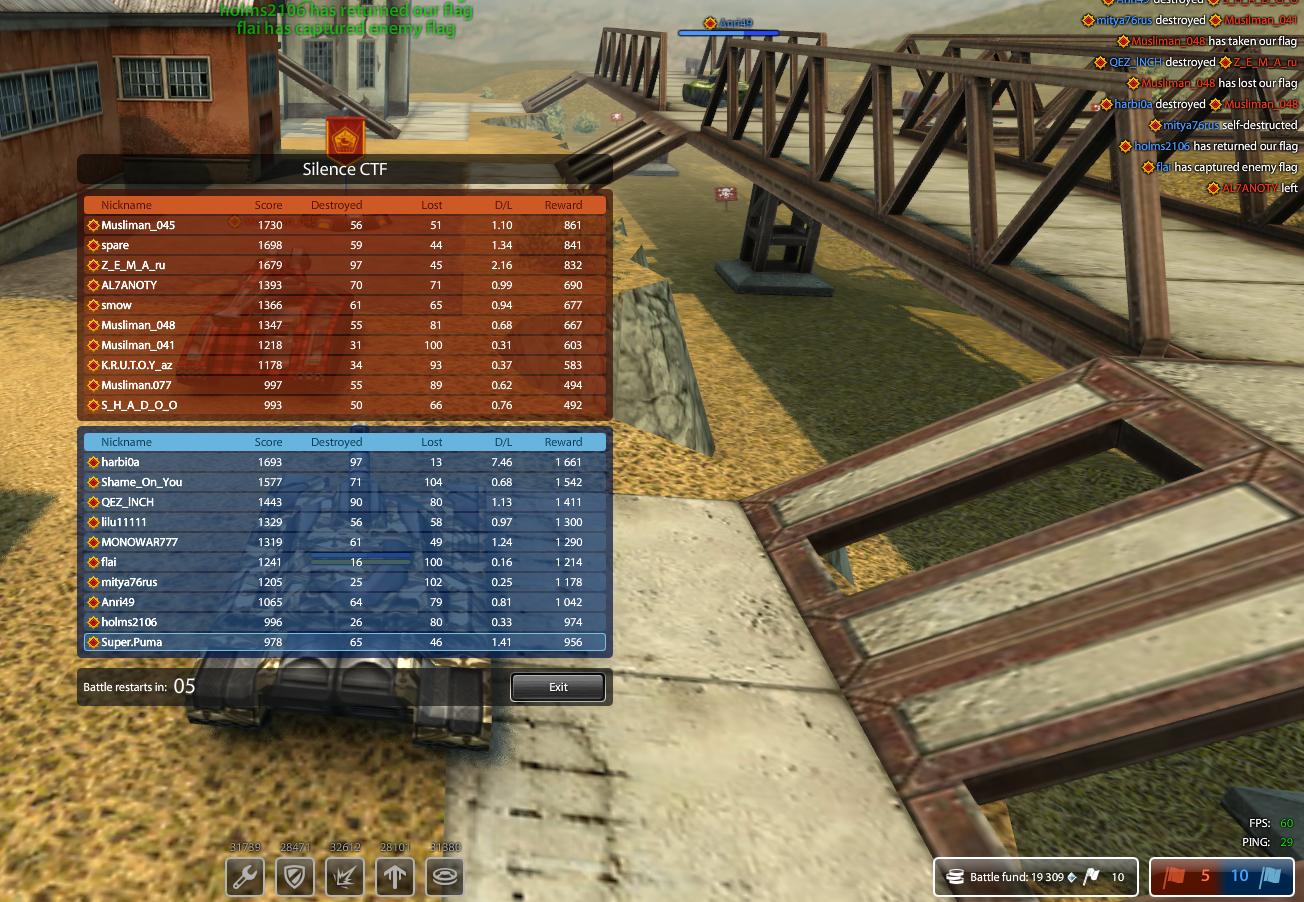This screenshot has width=1304, height=902.
Task: Activate the shield double armor supply
Action: click(295, 877)
